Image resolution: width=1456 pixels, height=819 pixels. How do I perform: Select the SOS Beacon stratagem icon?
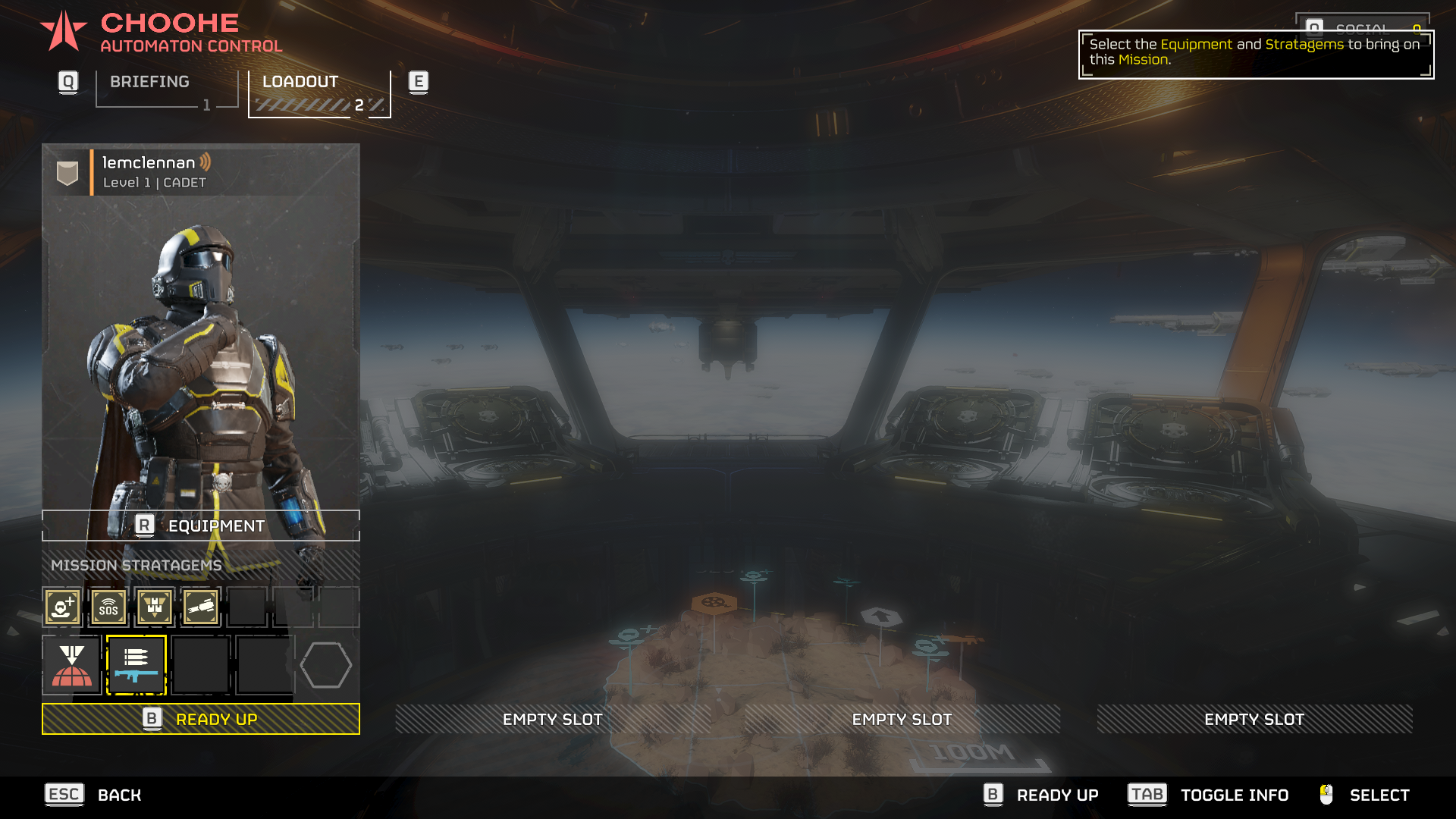tap(108, 607)
